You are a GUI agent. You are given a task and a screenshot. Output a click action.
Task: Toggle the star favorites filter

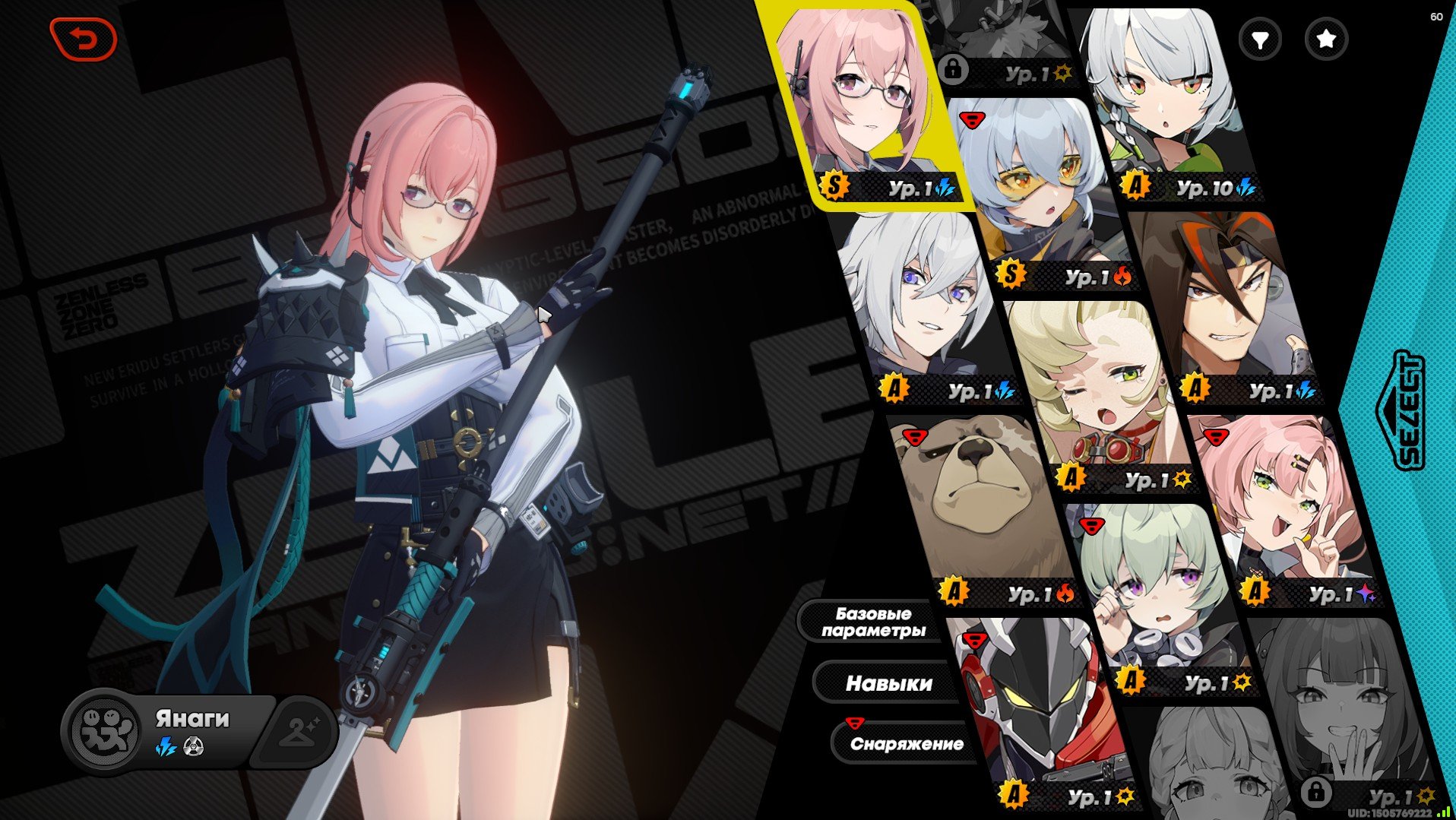1326,39
